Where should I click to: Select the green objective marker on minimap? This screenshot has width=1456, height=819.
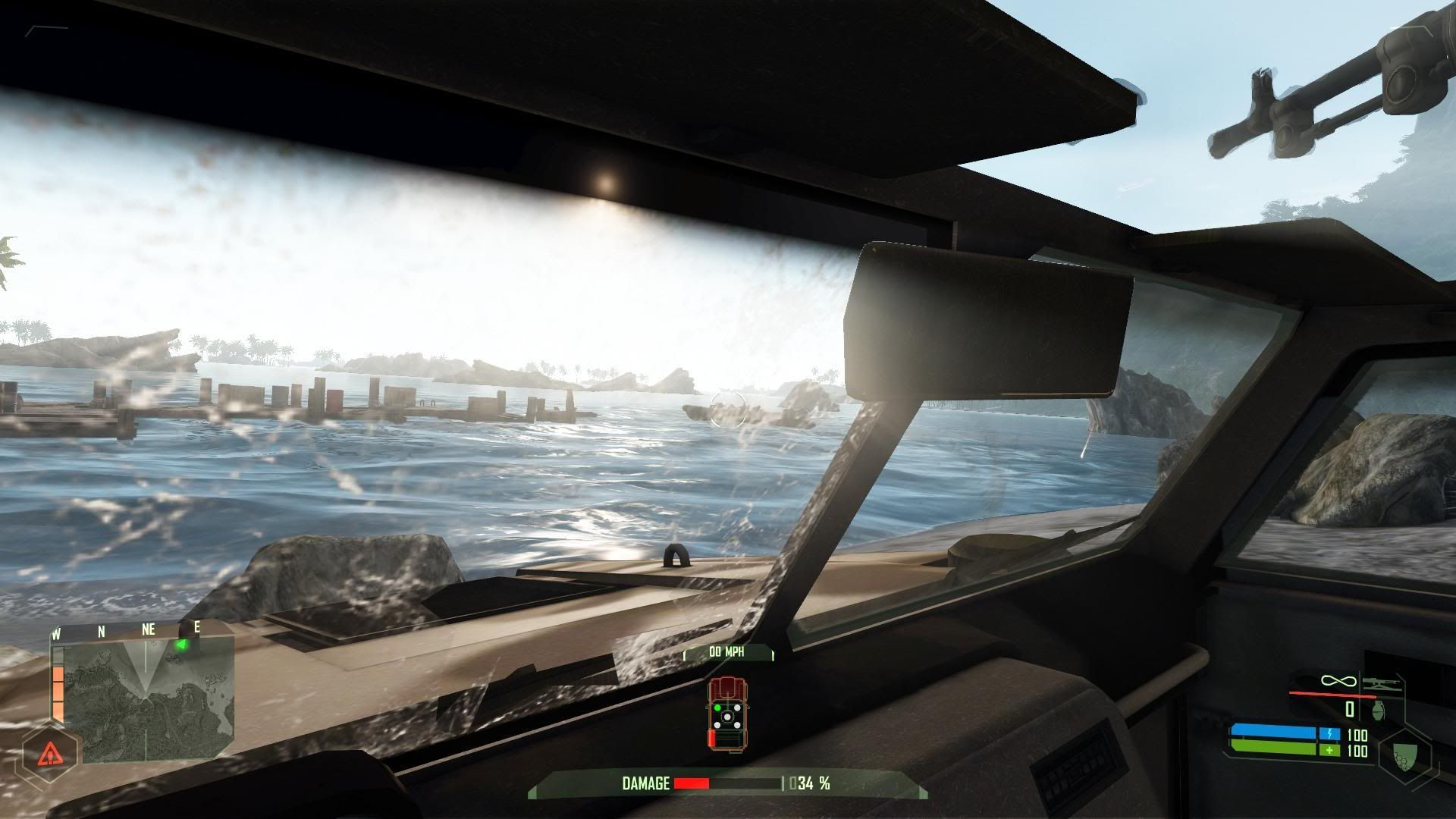(181, 645)
